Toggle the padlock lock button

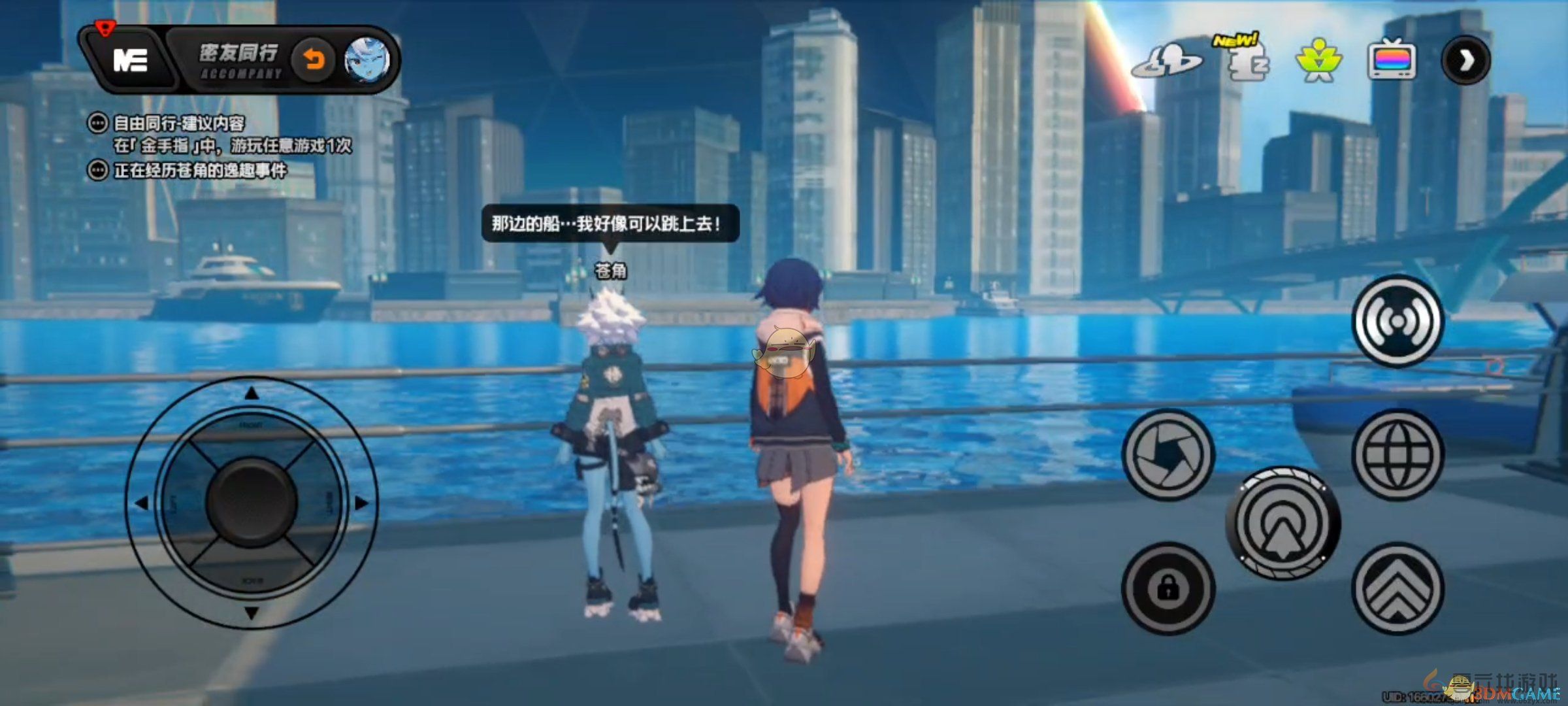(1168, 588)
